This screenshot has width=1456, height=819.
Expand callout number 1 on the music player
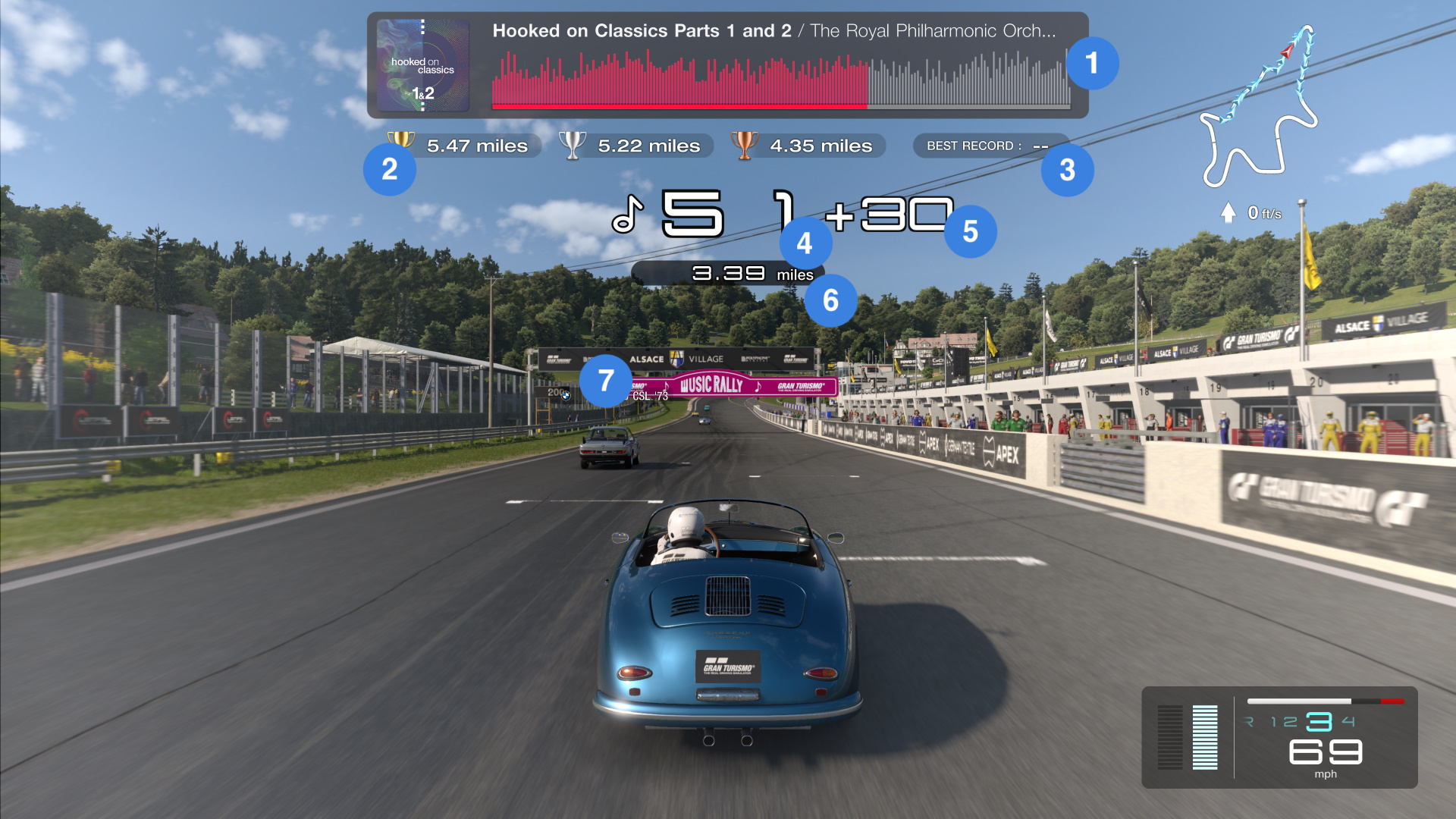(1093, 64)
